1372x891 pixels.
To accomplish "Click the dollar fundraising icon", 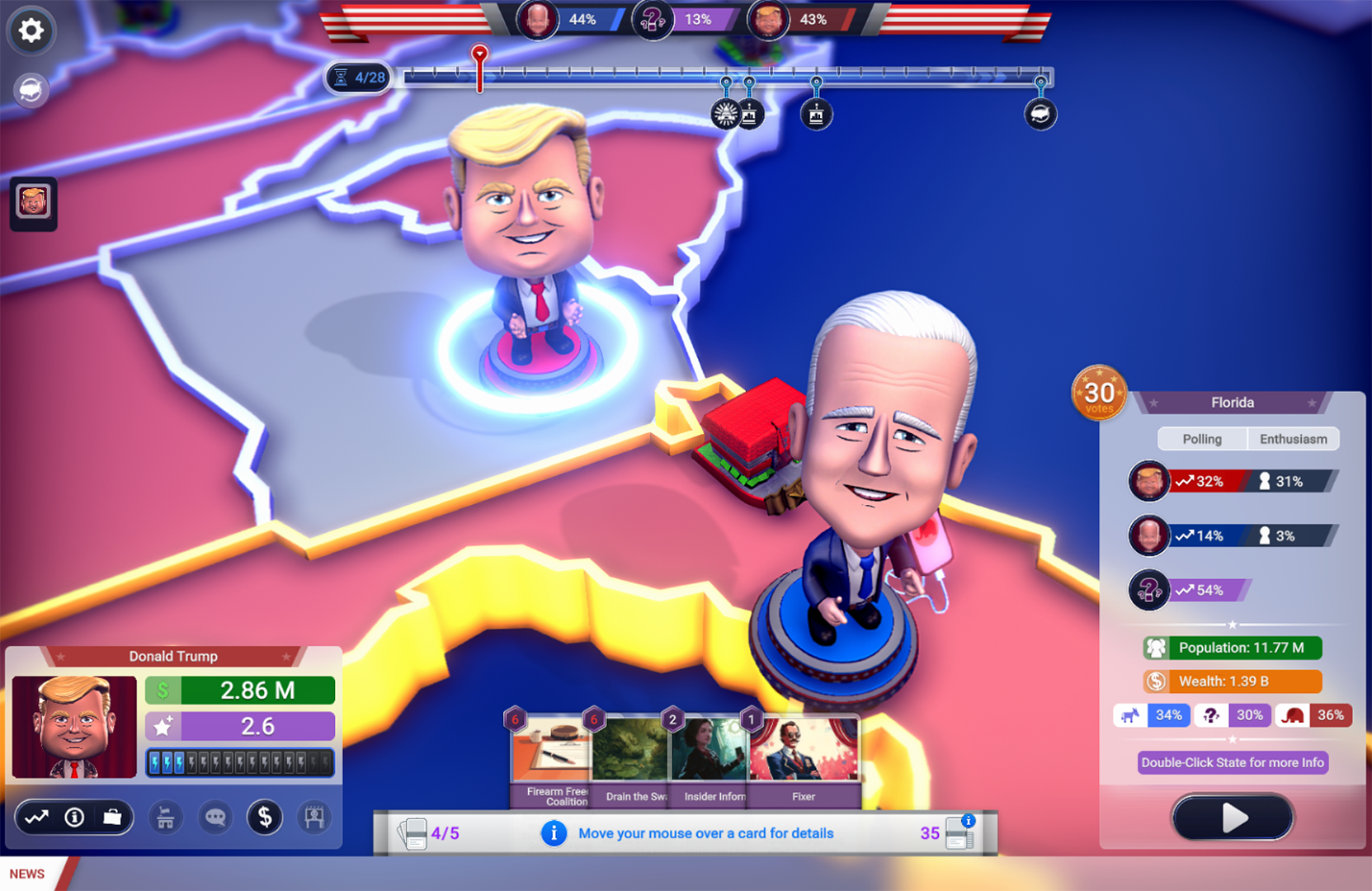I will tap(265, 817).
